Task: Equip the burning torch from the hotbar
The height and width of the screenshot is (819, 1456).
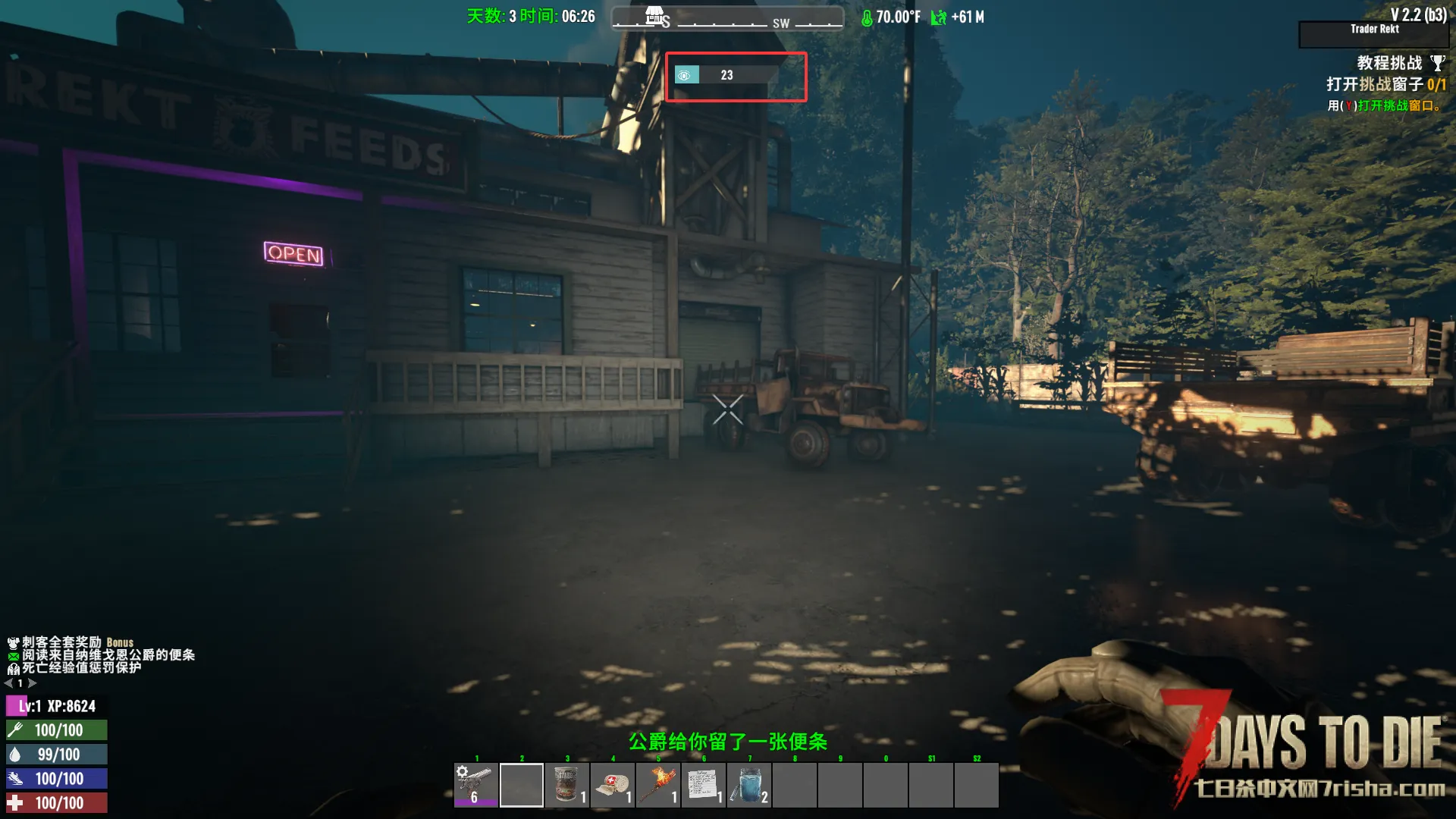Action: [x=658, y=785]
